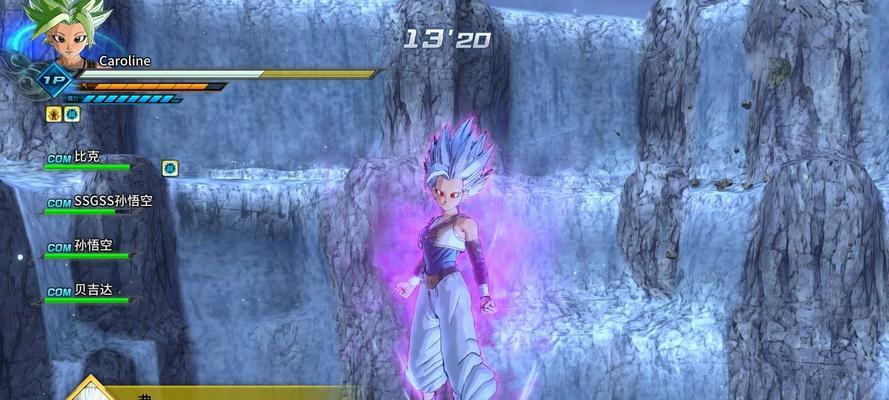The height and width of the screenshot is (400, 889).
Task: Click the blue status icon beside 比克
Action: (170, 167)
